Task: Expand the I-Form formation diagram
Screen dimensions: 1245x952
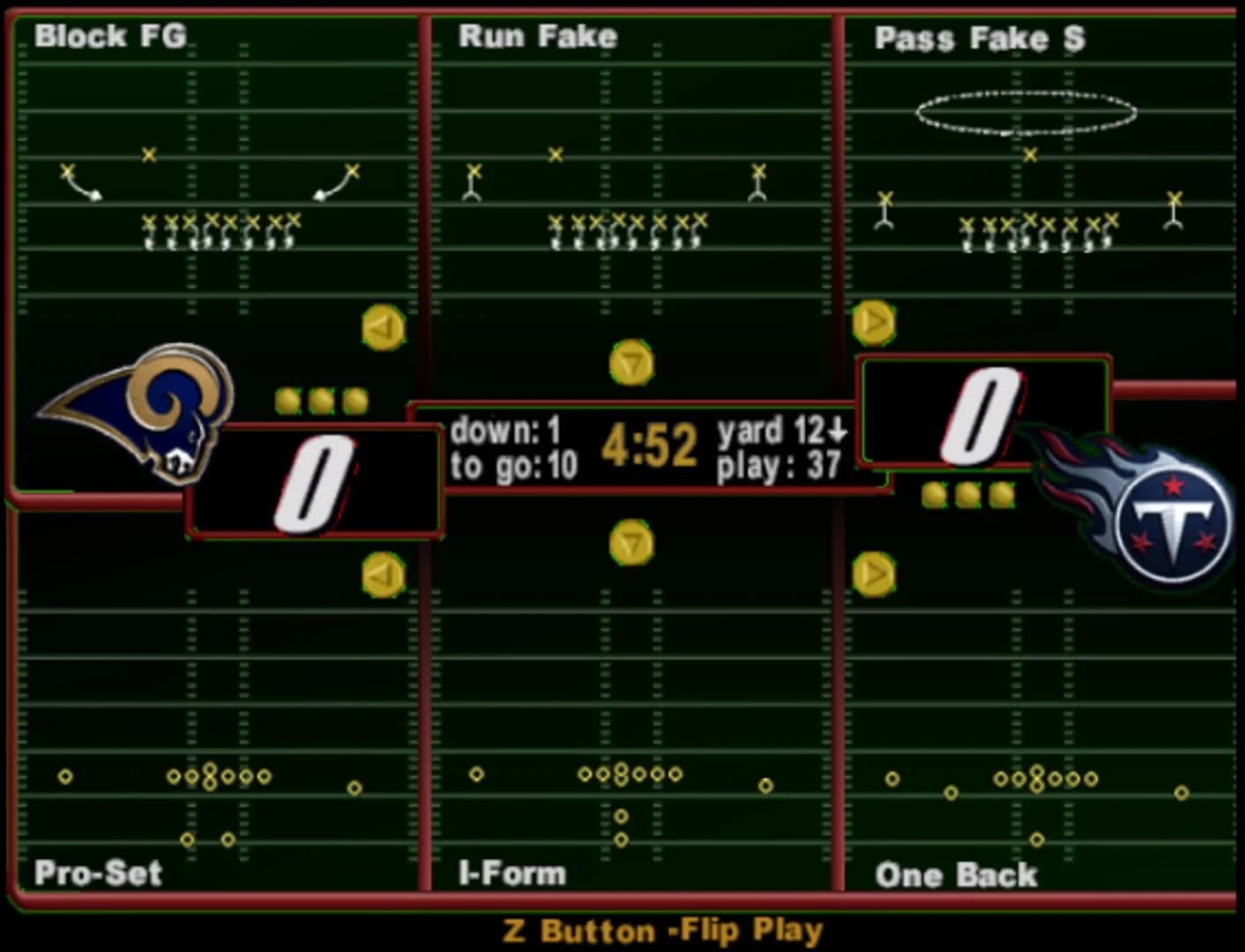Action: coord(630,776)
